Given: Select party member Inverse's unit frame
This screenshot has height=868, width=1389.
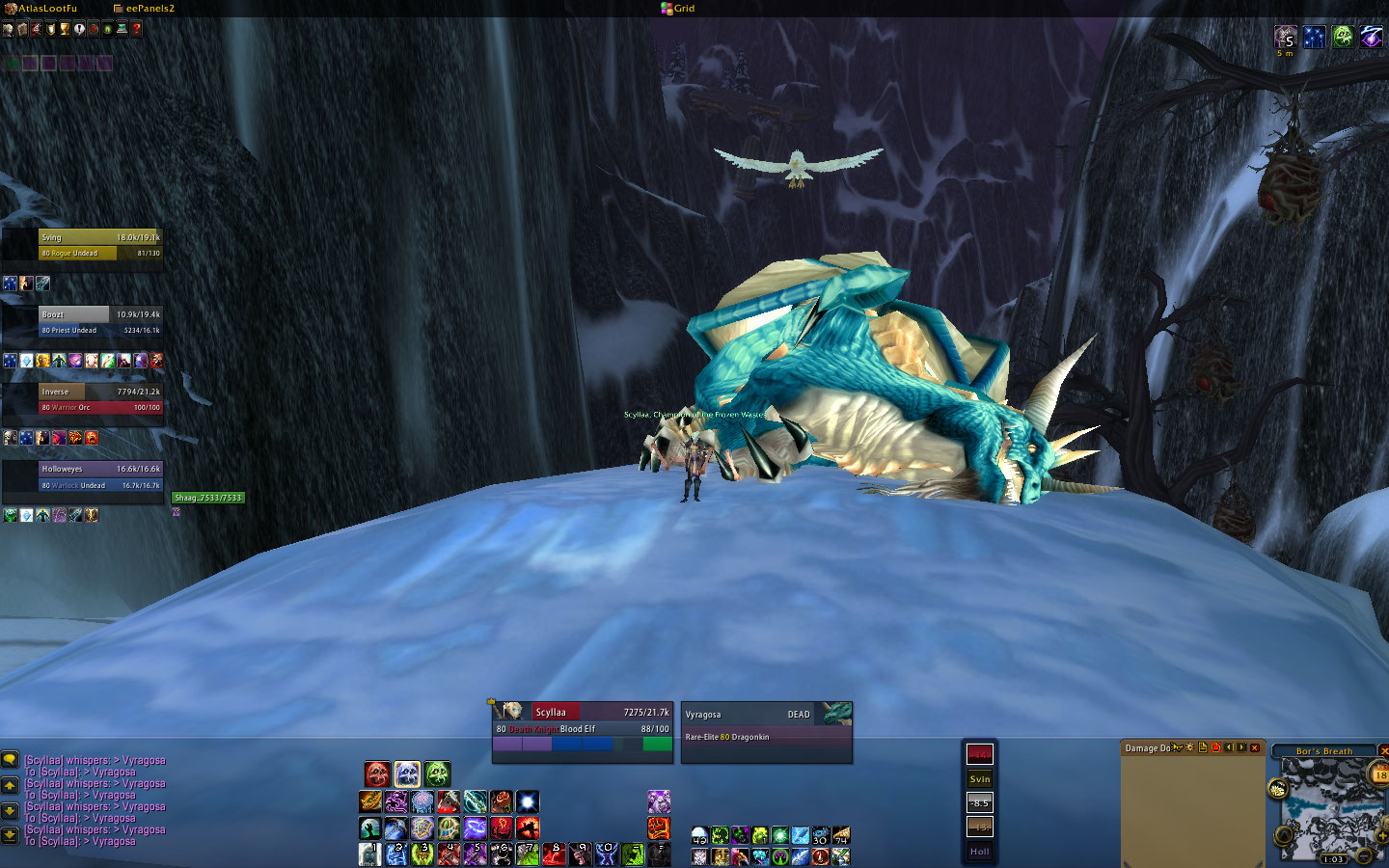Looking at the screenshot, I should coord(99,399).
